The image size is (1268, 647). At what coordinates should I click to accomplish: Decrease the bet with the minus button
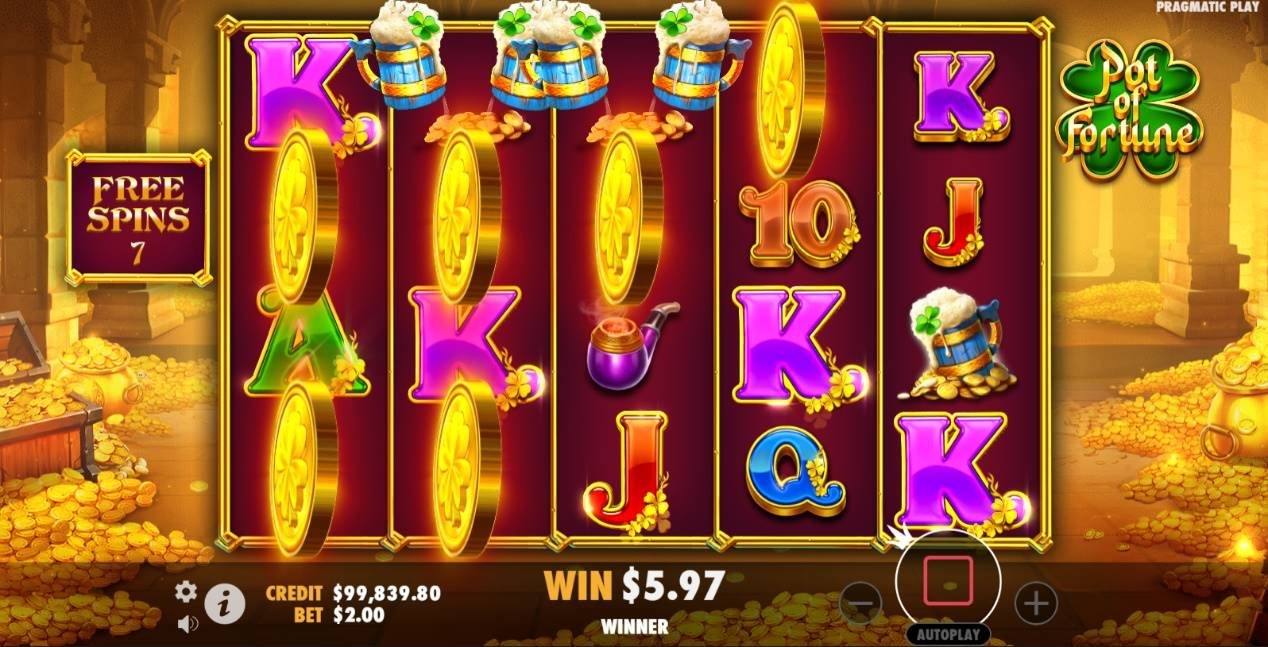[861, 603]
